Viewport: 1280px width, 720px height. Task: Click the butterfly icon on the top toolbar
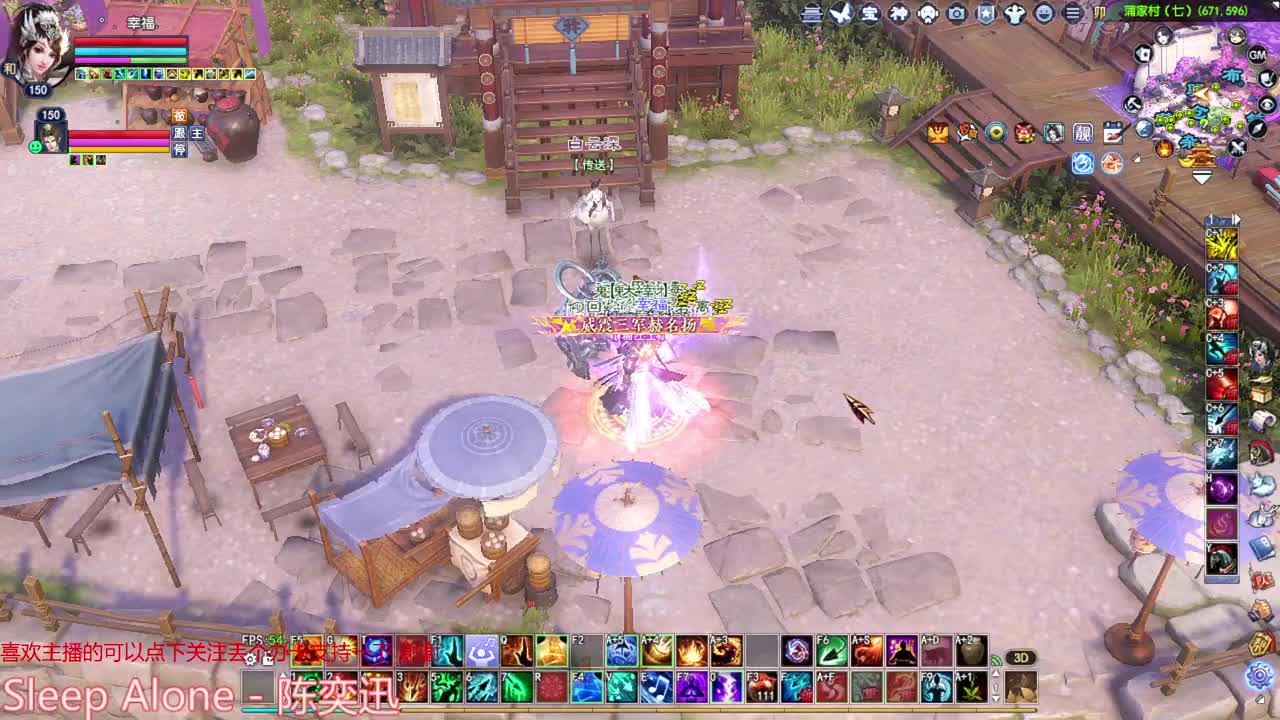[840, 15]
